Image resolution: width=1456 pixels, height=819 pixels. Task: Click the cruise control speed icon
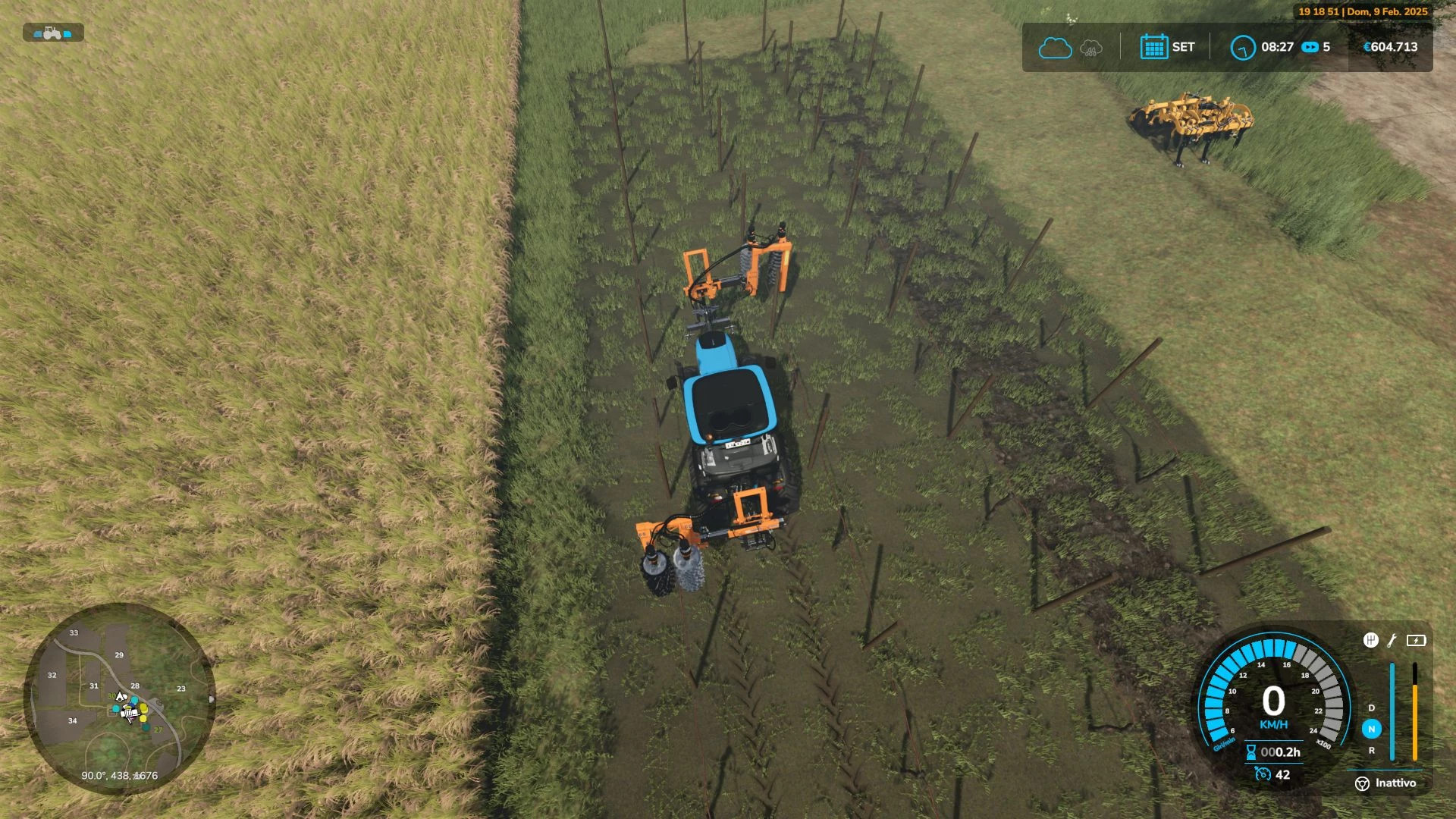click(x=1263, y=774)
